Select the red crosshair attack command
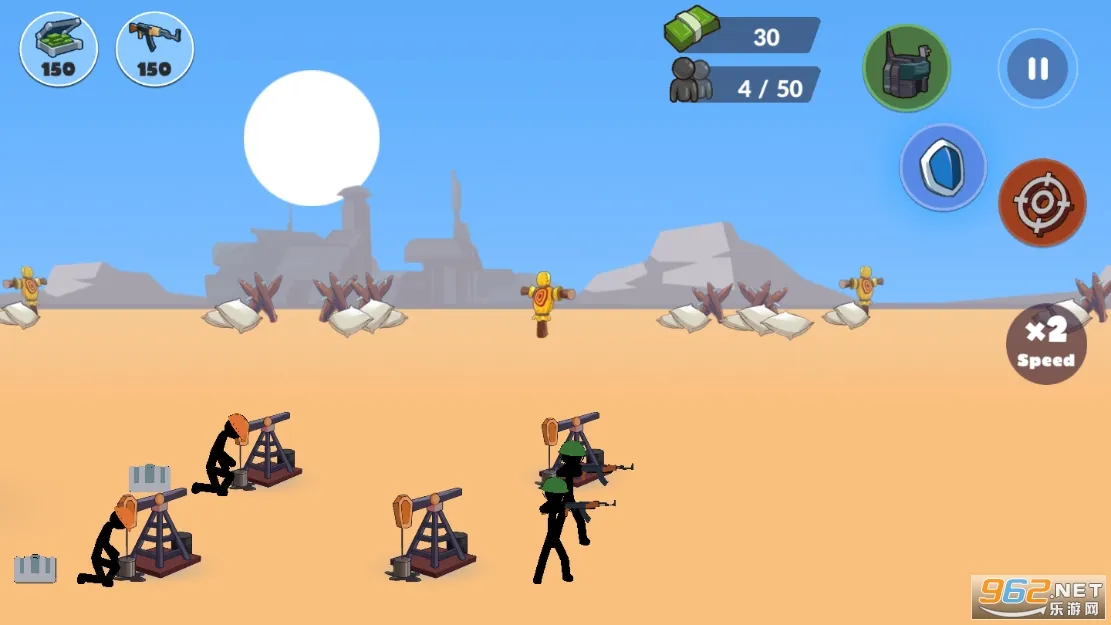This screenshot has width=1111, height=625. coord(1042,202)
